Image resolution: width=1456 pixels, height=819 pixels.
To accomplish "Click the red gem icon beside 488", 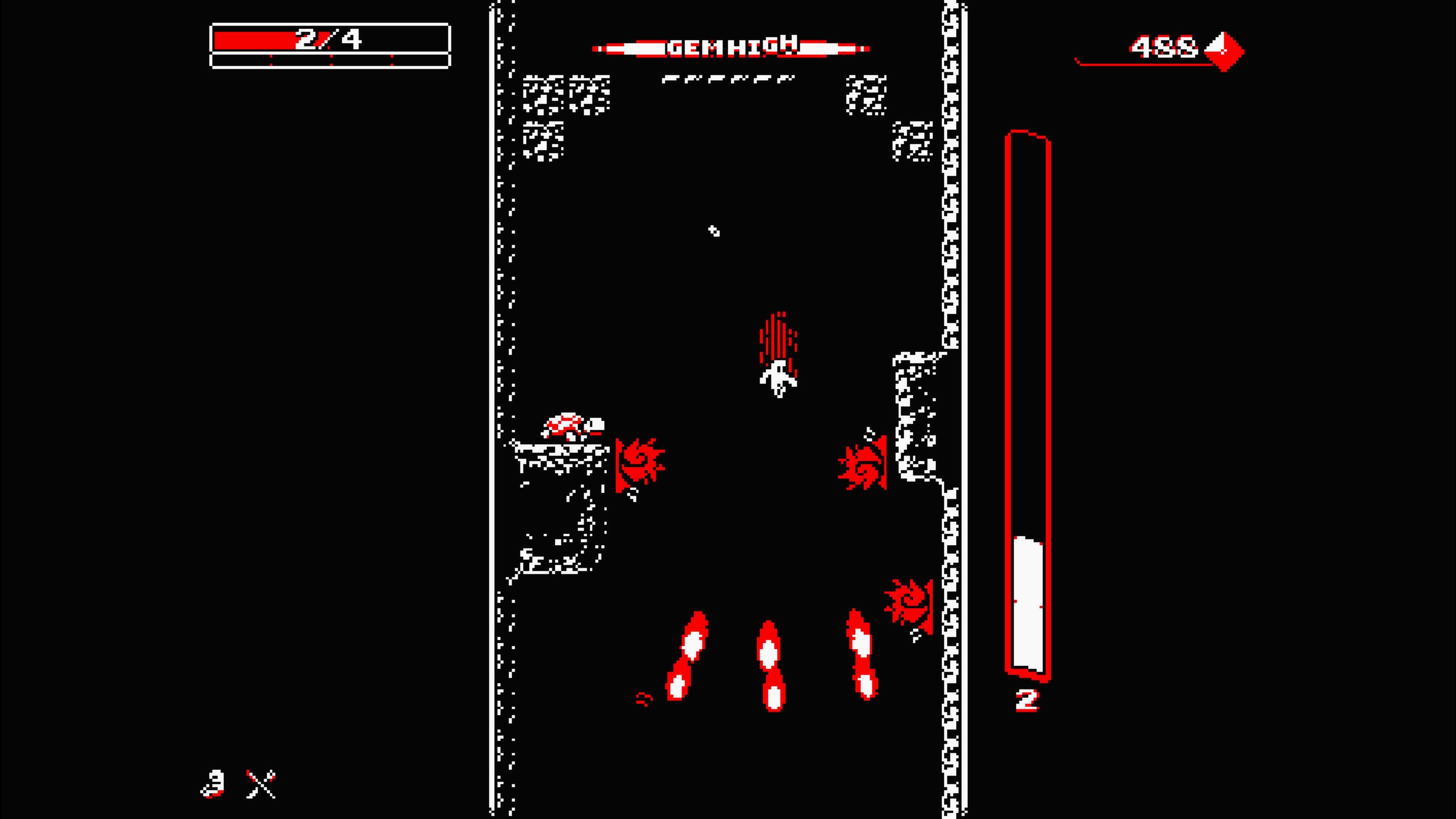I will tap(1224, 51).
